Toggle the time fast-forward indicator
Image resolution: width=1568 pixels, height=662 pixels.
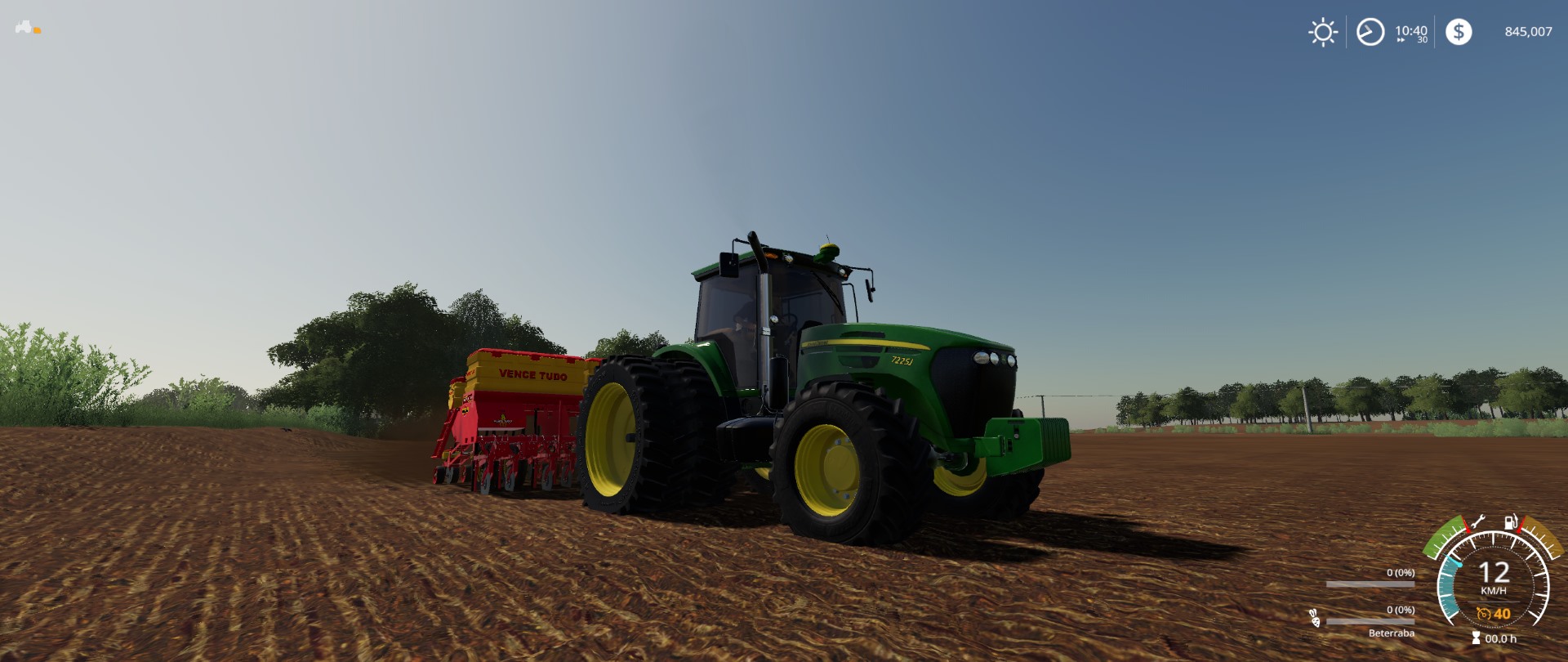tap(1401, 39)
